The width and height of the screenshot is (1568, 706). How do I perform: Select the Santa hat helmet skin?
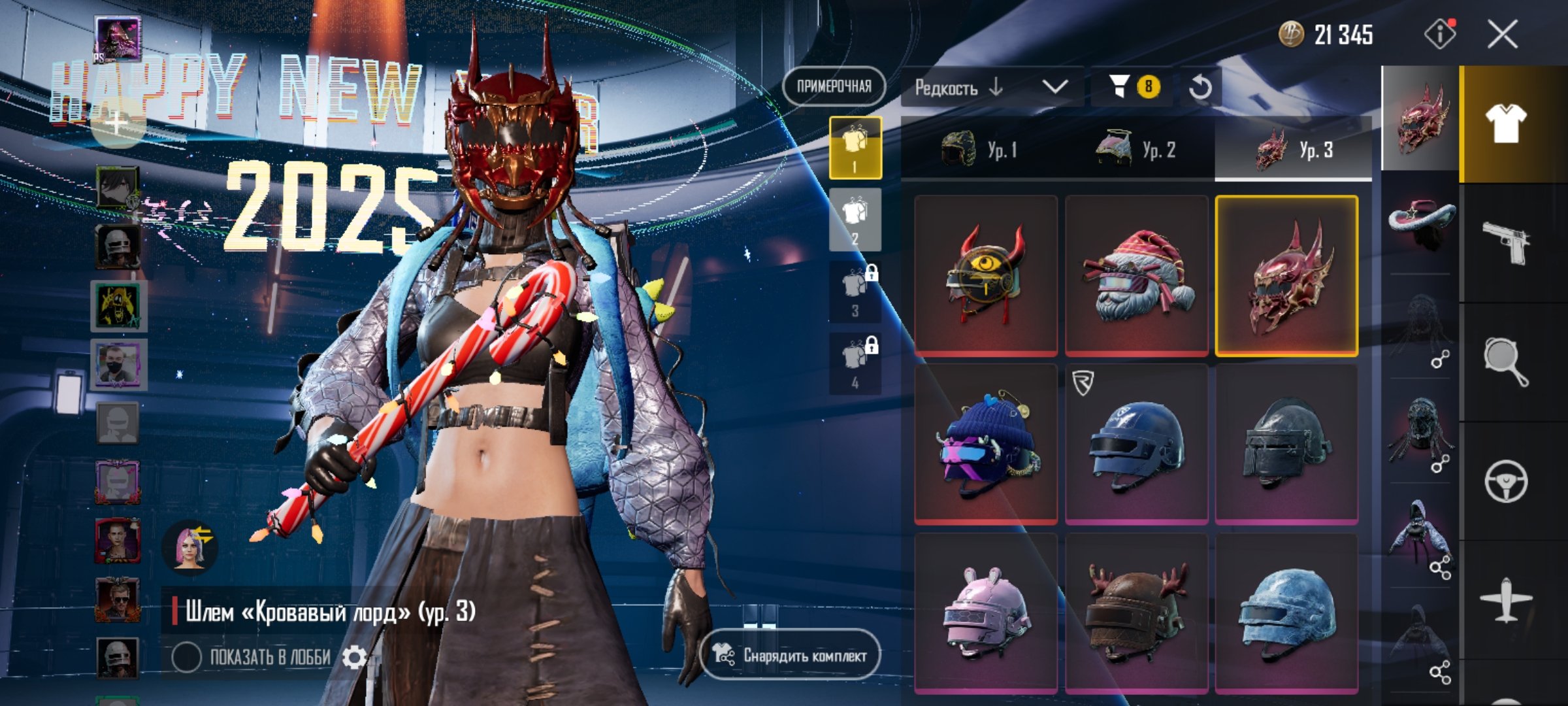pyautogui.click(x=1136, y=275)
